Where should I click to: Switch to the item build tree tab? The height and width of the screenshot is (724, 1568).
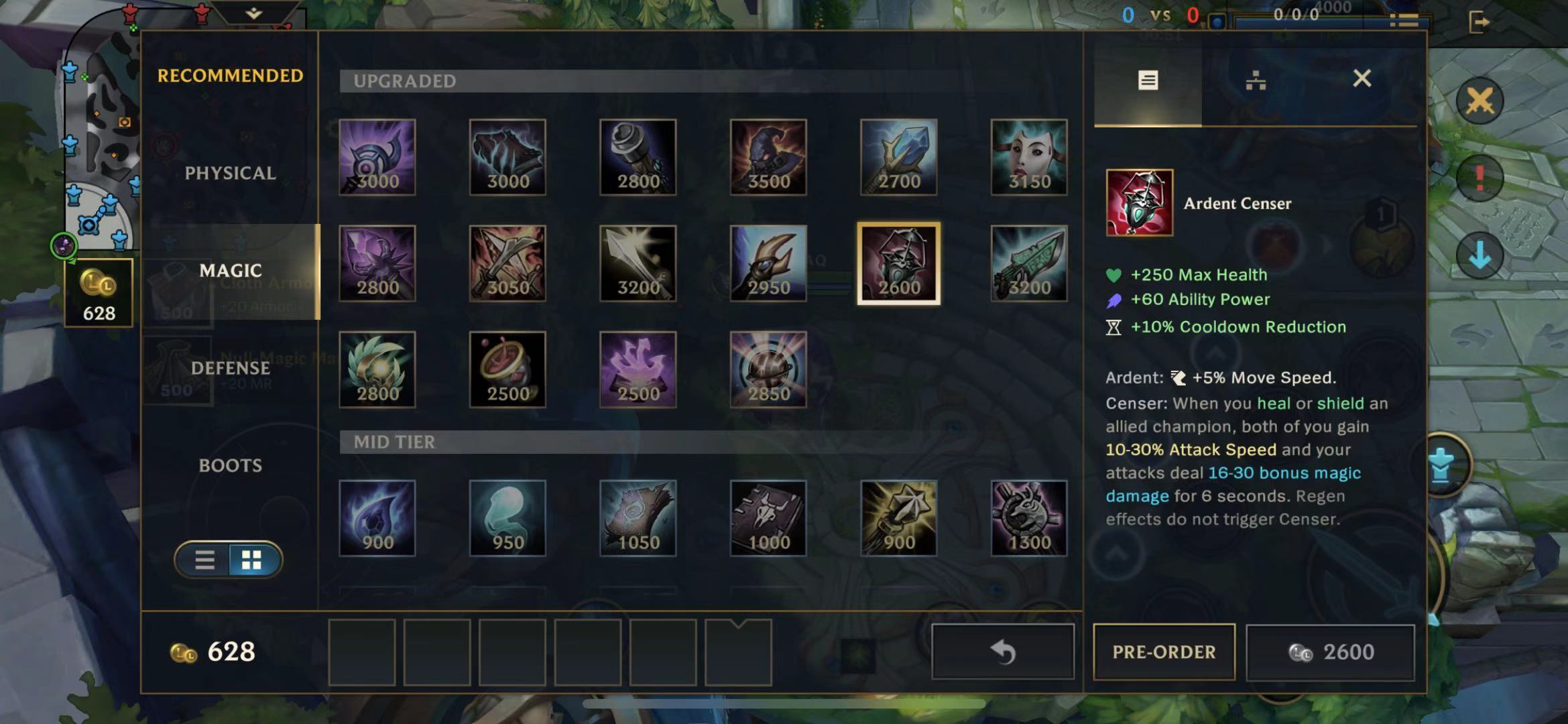(1255, 81)
